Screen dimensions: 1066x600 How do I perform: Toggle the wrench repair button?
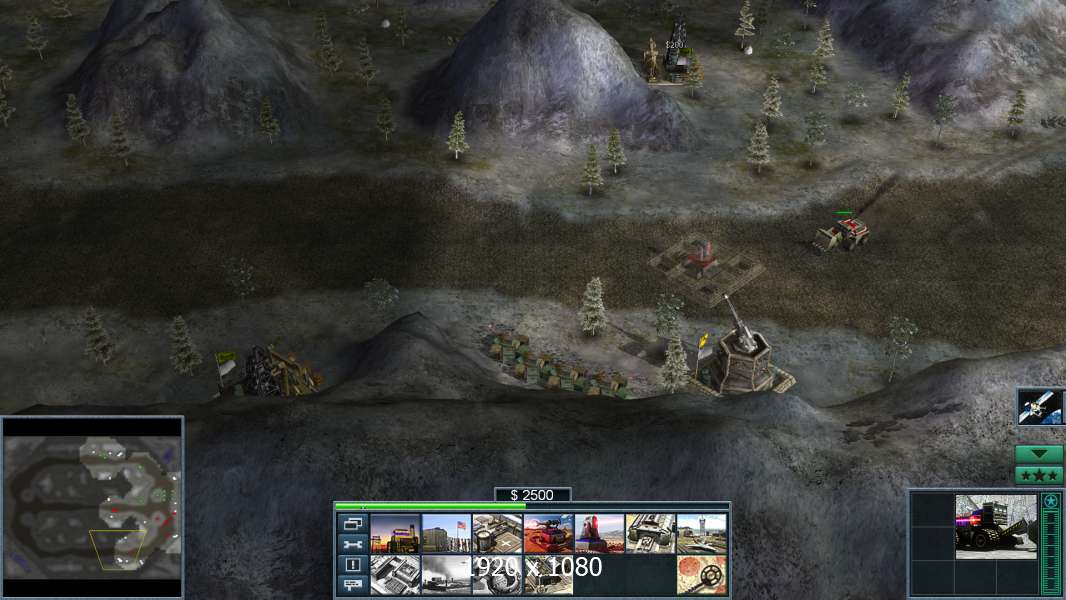(x=352, y=545)
